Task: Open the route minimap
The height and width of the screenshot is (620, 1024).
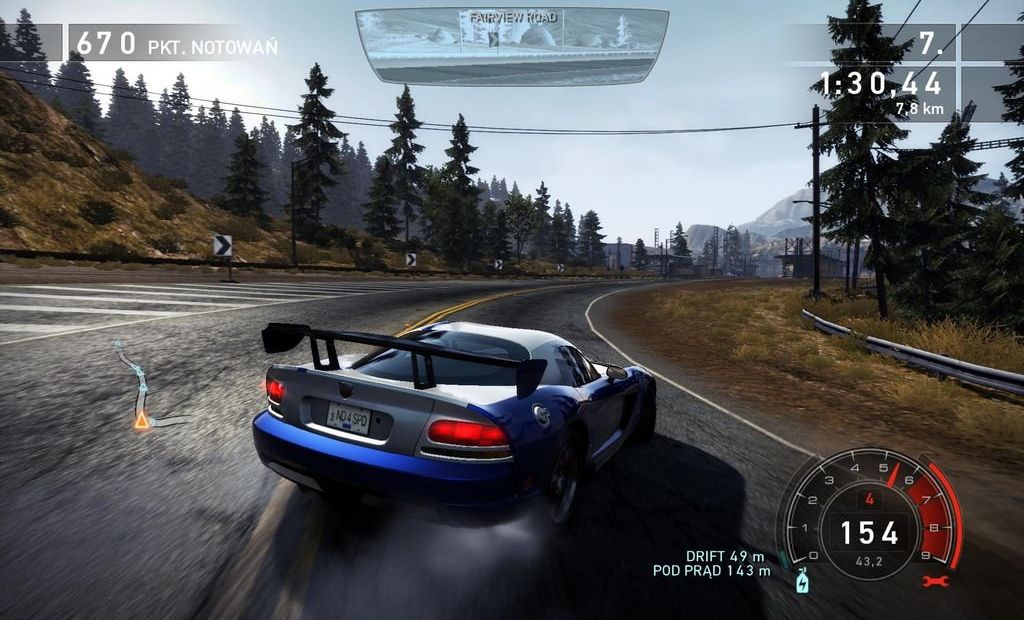Action: click(138, 387)
